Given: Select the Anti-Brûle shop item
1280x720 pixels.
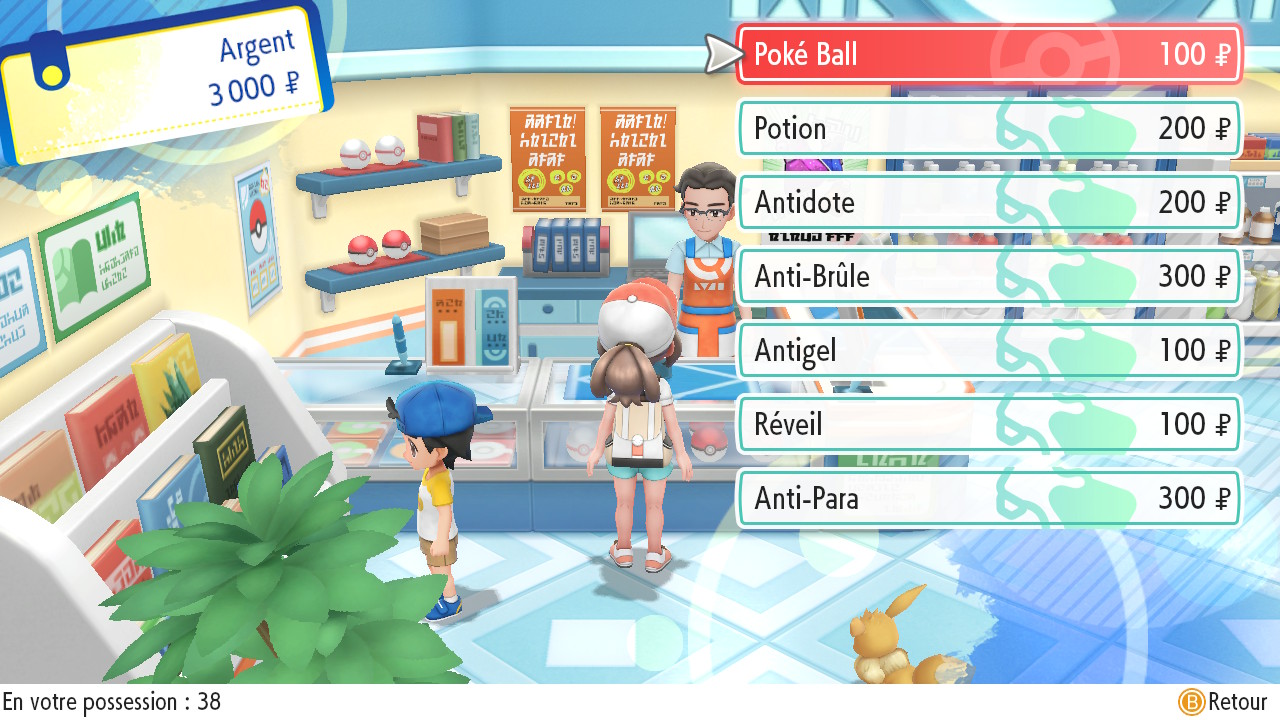Looking at the screenshot, I should [x=988, y=276].
